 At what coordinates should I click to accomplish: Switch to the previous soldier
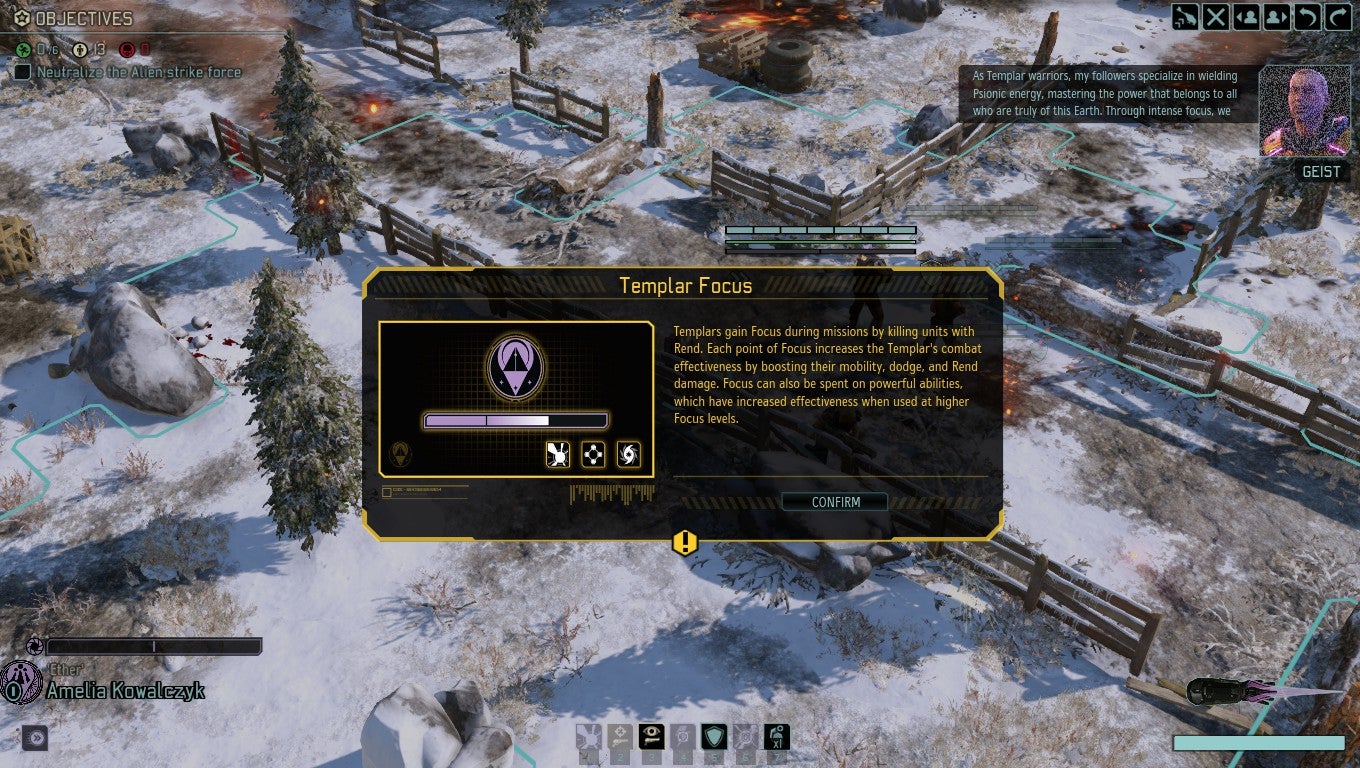click(1247, 17)
